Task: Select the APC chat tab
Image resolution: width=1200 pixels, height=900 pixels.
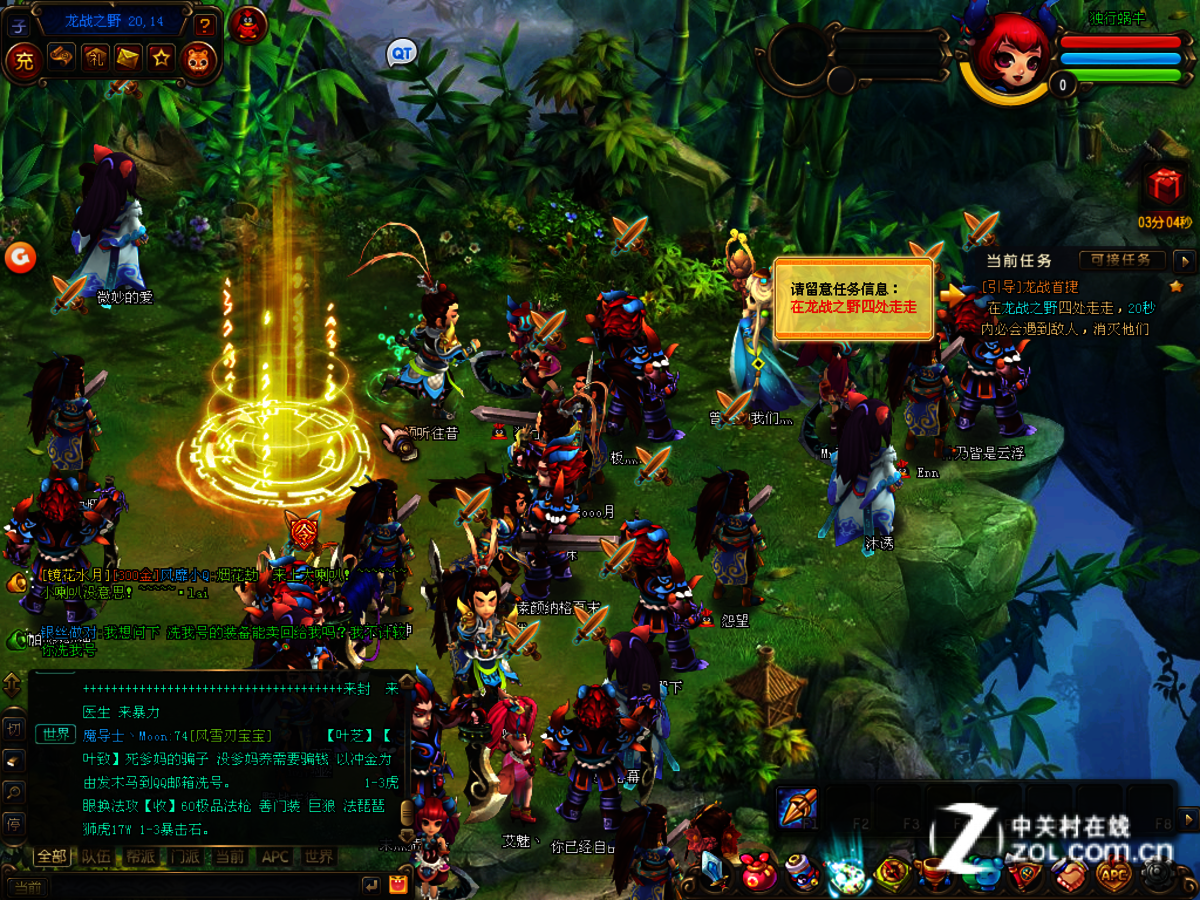Action: coord(275,857)
